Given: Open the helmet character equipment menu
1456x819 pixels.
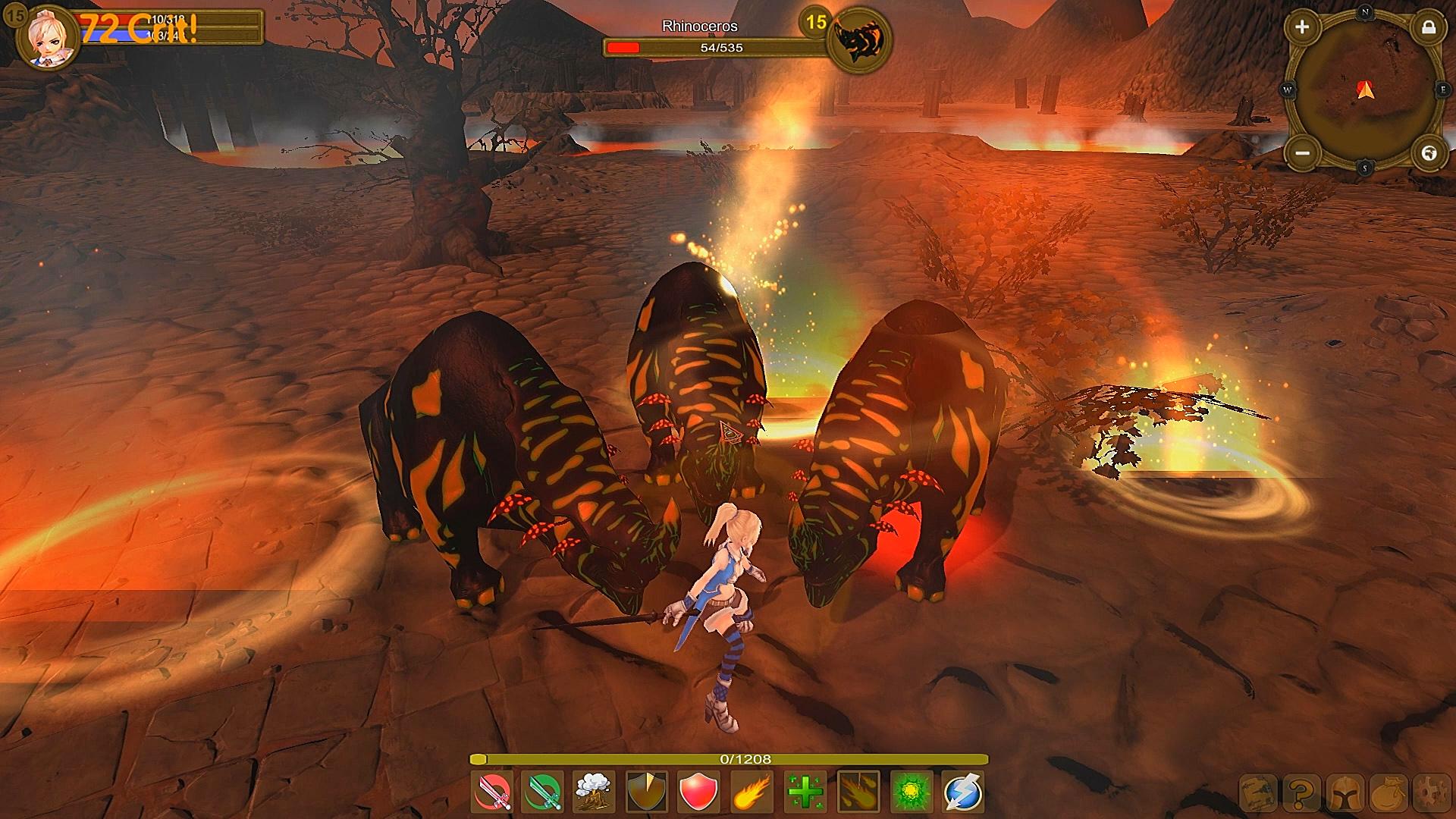Looking at the screenshot, I should 1345,793.
